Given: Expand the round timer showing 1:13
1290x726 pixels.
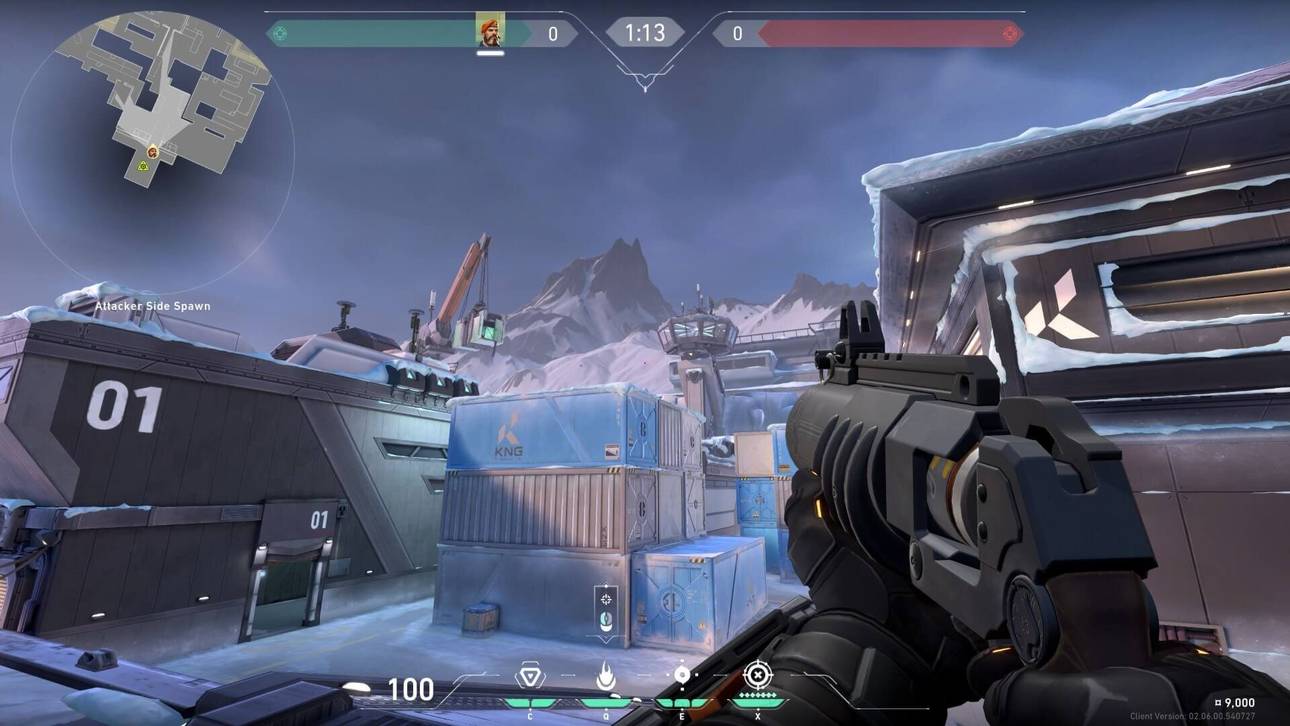Looking at the screenshot, I should [645, 32].
